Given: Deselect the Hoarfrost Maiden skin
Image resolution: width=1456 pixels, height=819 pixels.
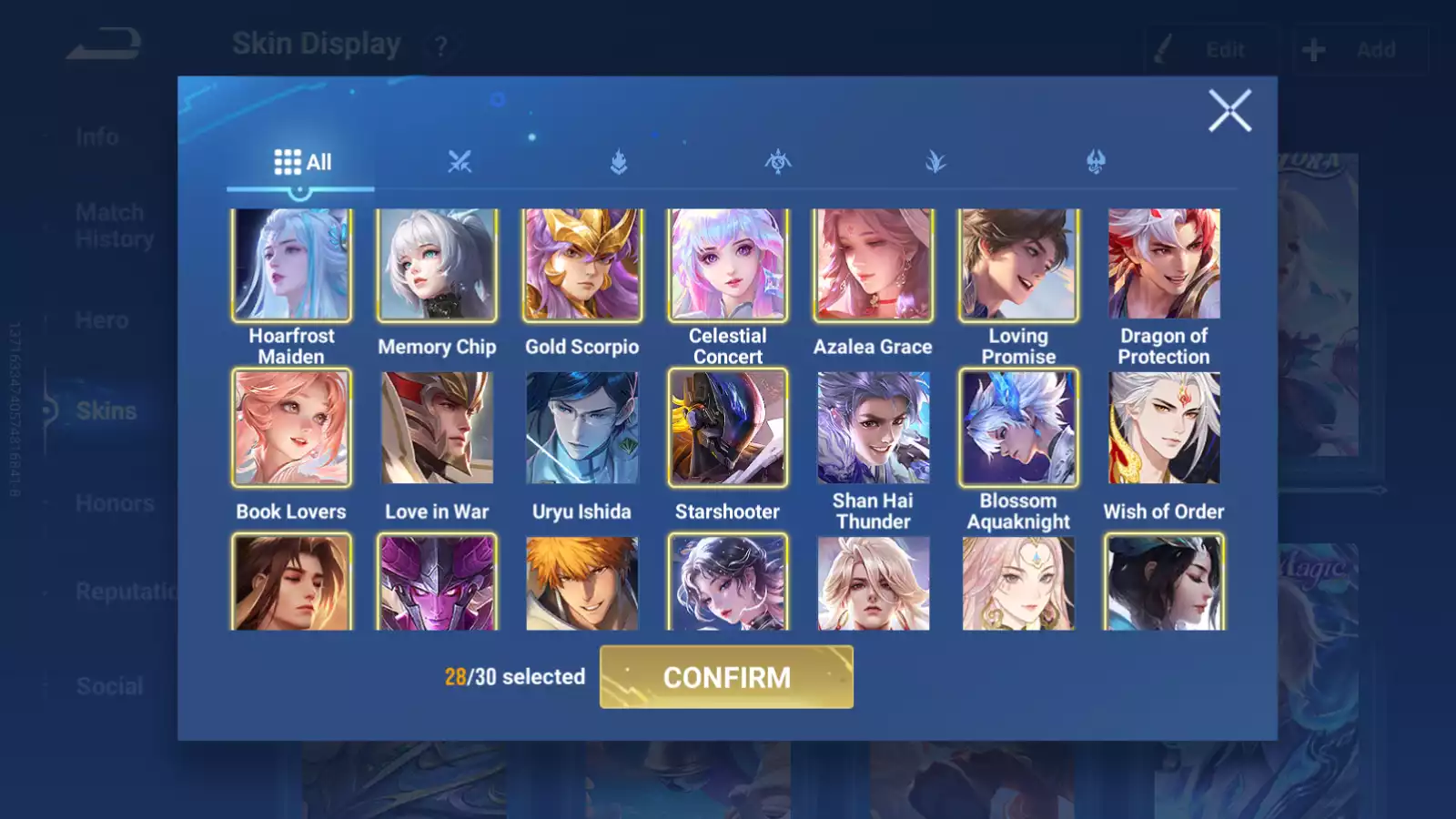Looking at the screenshot, I should [x=291, y=264].
